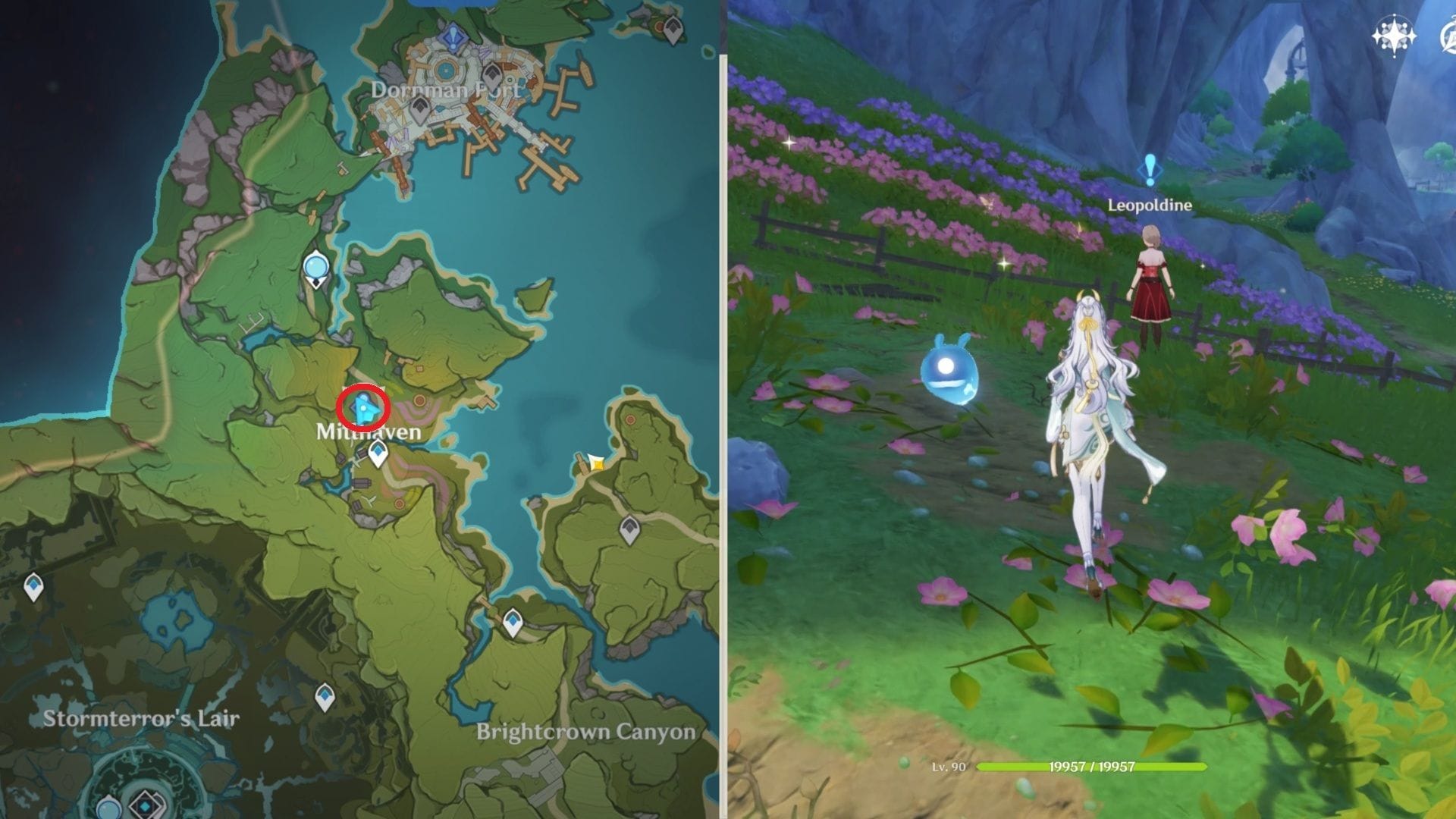Choose the teleport waypoint above Brightcrown Canyon label
The image size is (1456, 819).
coord(513,623)
